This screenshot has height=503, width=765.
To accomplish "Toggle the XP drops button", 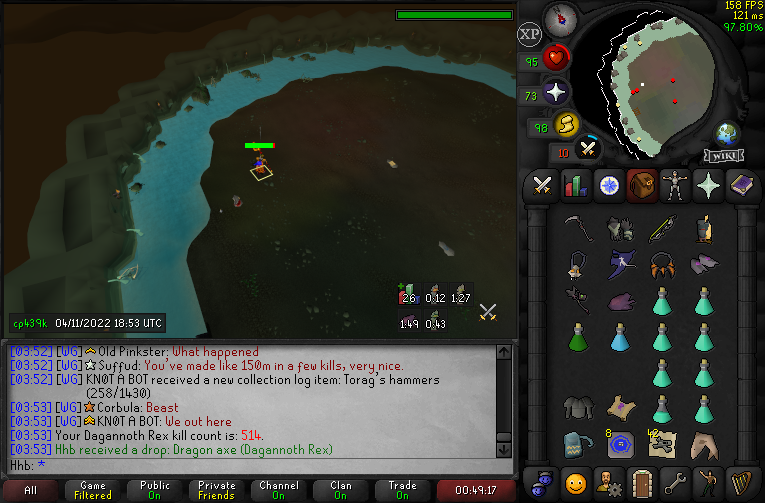I will click(530, 34).
